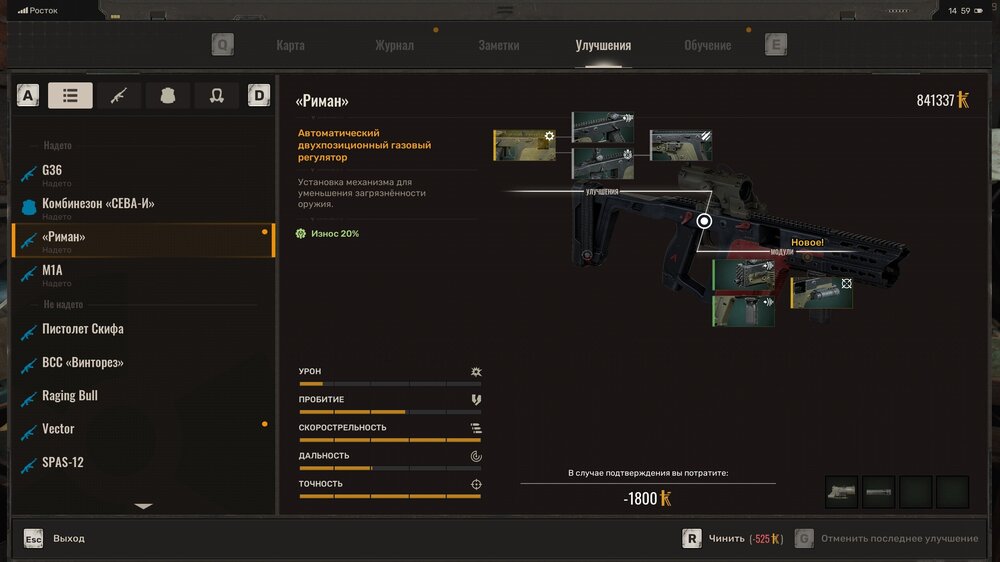Open the Заметки tab
The width and height of the screenshot is (1000, 562).
pyautogui.click(x=499, y=45)
